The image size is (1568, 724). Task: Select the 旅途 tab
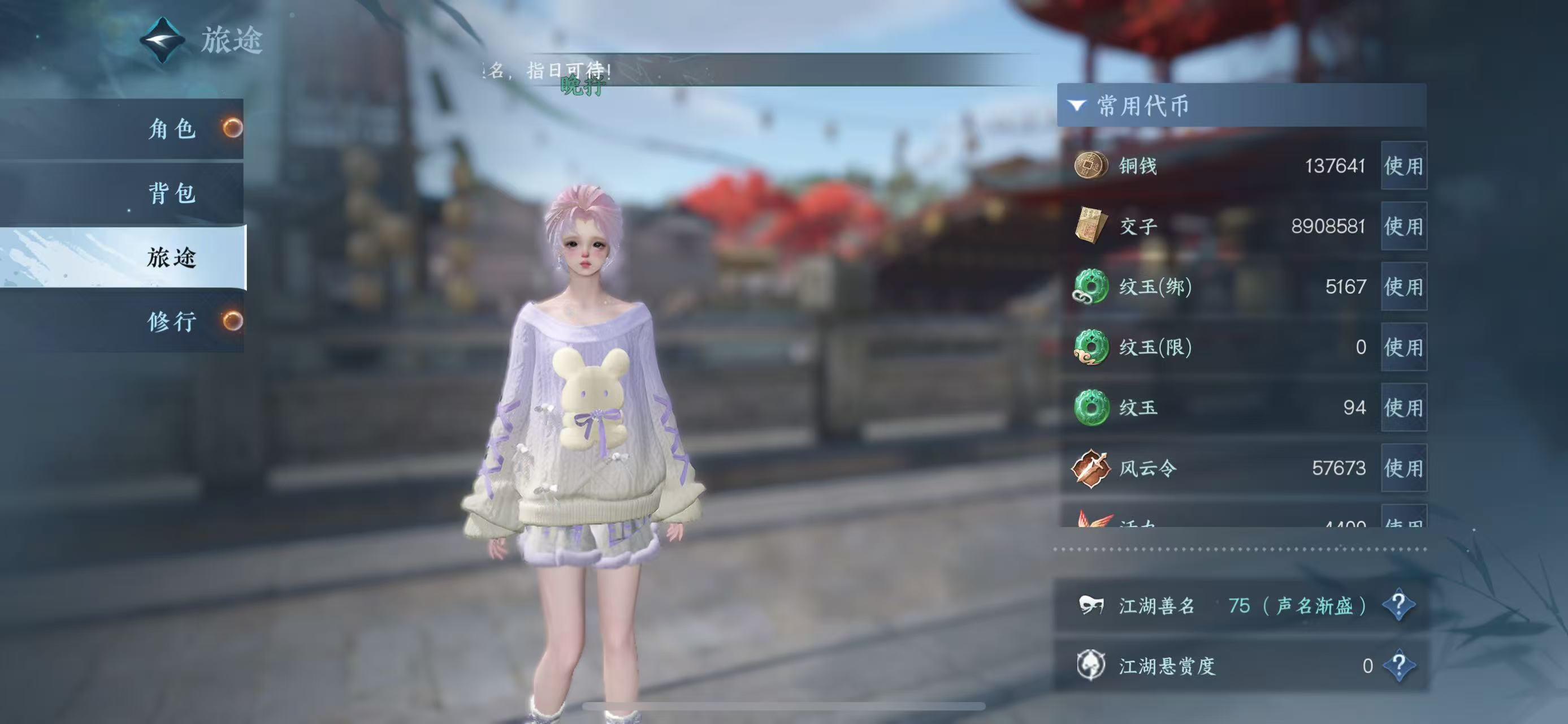[172, 257]
